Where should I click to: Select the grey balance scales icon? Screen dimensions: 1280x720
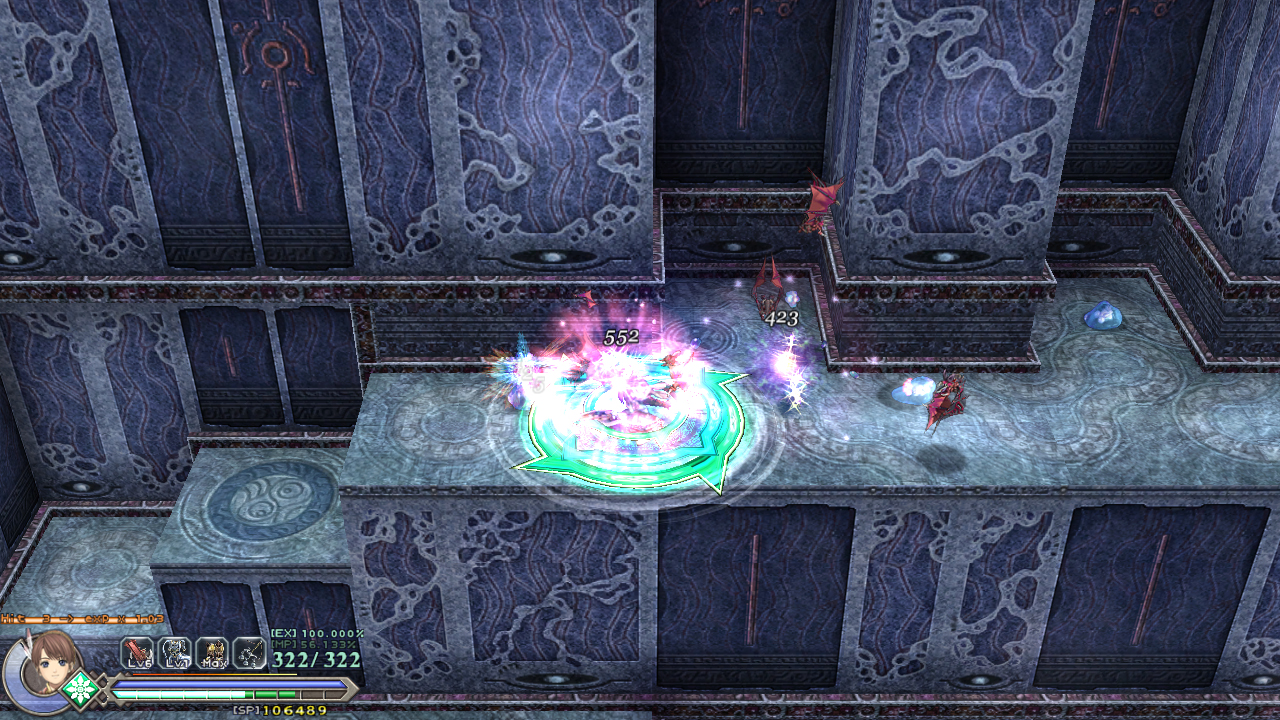(249, 653)
